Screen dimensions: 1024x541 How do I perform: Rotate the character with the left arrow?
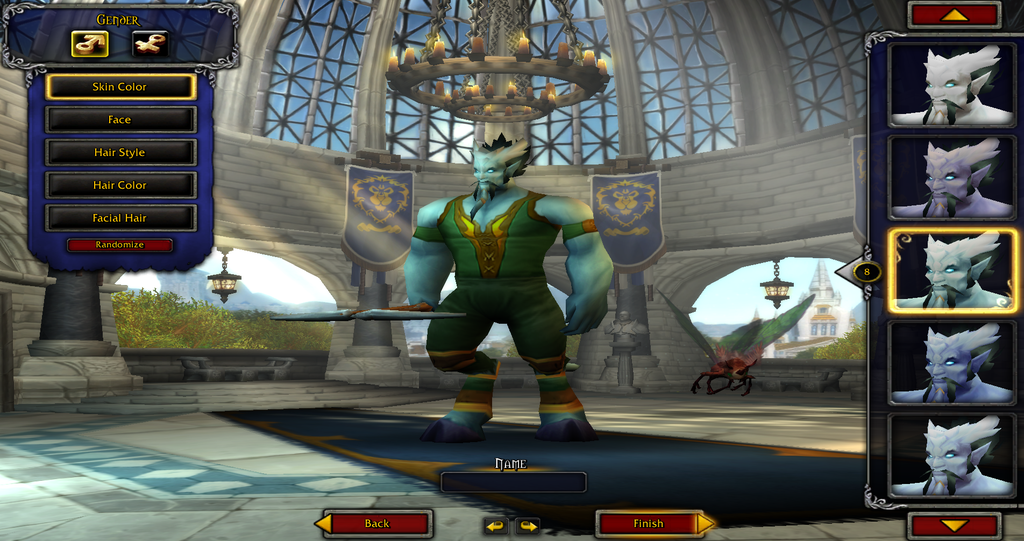click(x=496, y=525)
